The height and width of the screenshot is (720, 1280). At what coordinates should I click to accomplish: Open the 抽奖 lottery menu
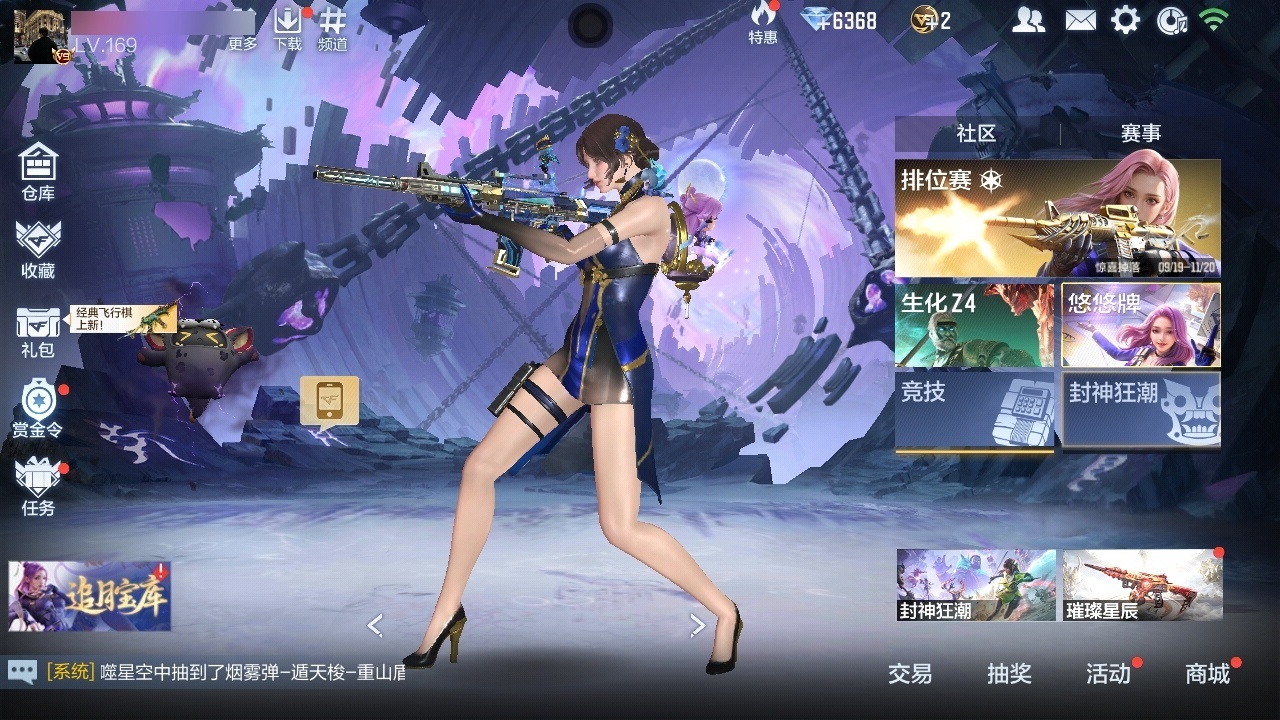(1009, 674)
